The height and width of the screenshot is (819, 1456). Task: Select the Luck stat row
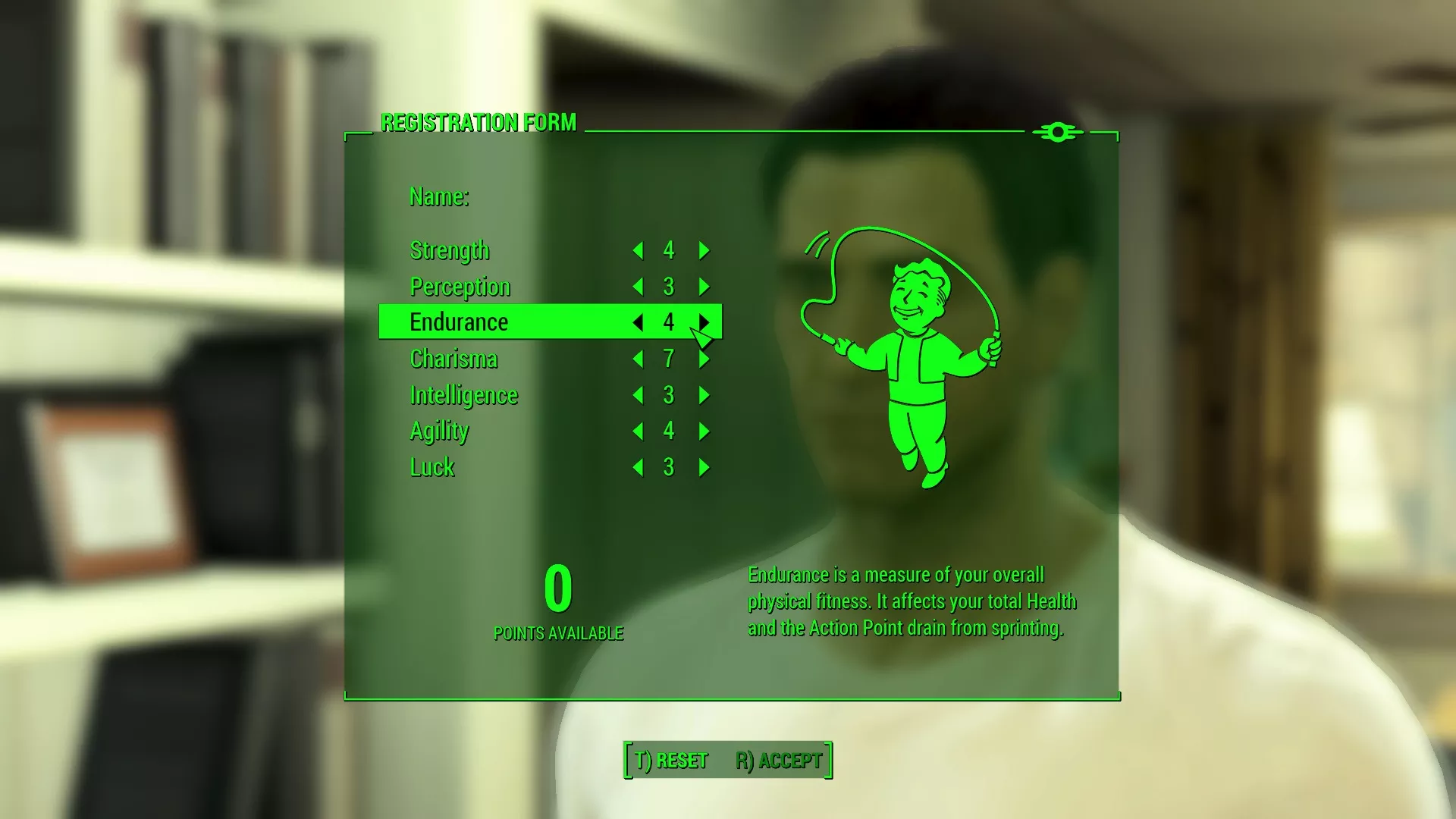click(x=431, y=468)
